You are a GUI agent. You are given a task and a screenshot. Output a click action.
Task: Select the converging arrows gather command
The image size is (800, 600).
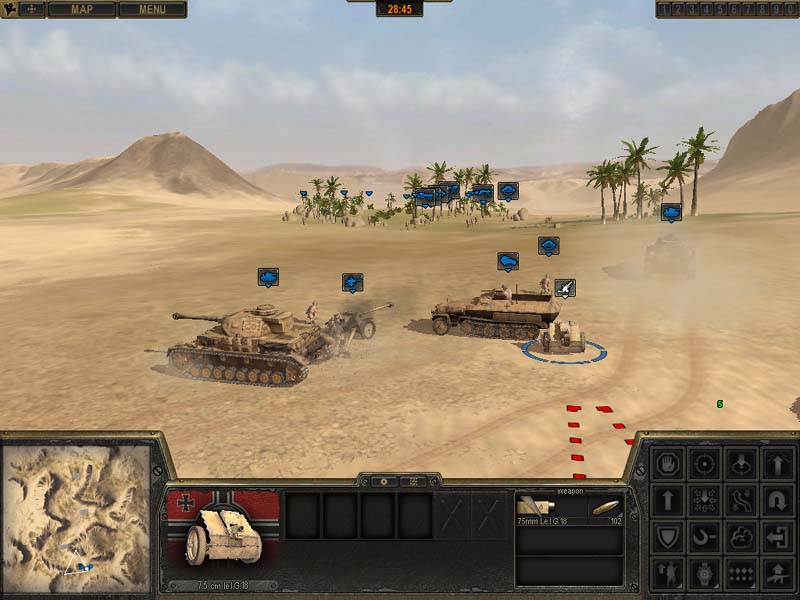[705, 500]
